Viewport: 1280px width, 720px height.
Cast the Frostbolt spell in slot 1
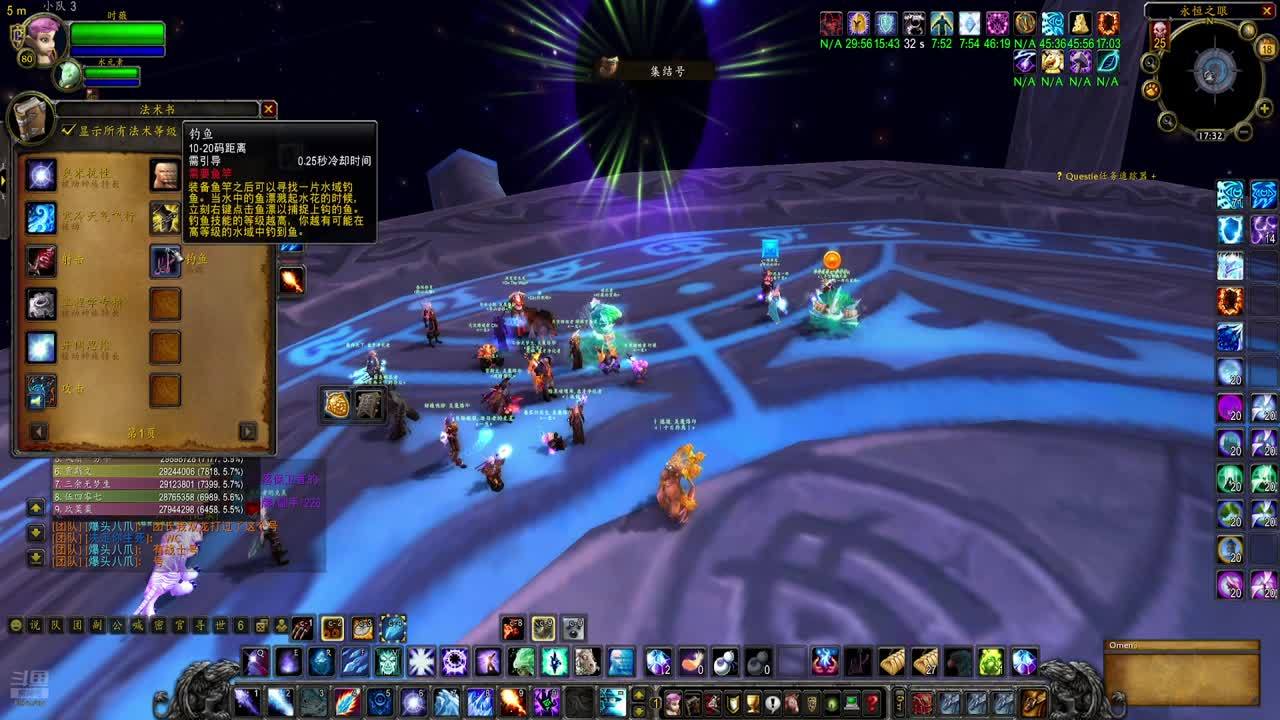point(247,702)
